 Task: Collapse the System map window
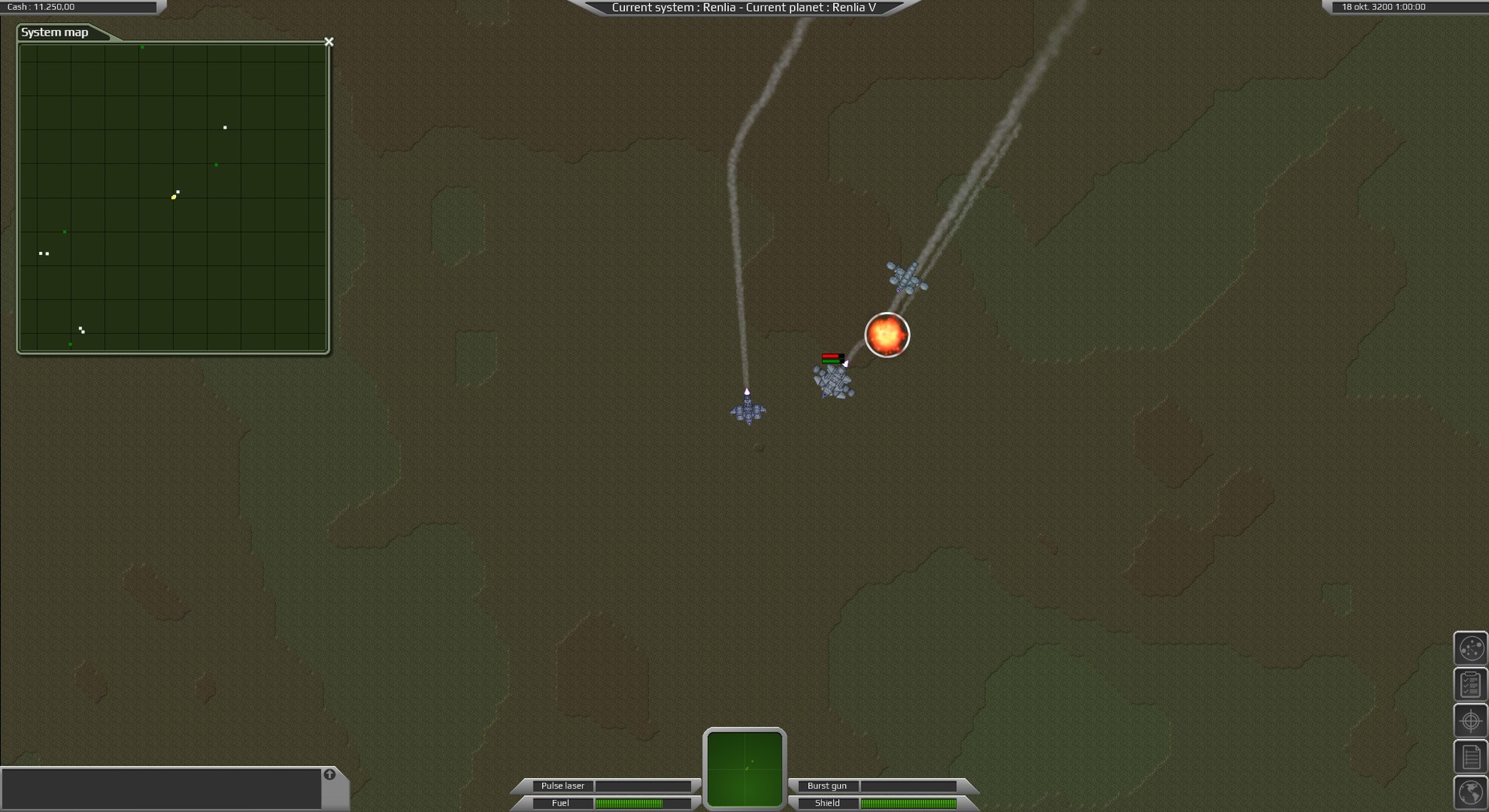tap(329, 41)
